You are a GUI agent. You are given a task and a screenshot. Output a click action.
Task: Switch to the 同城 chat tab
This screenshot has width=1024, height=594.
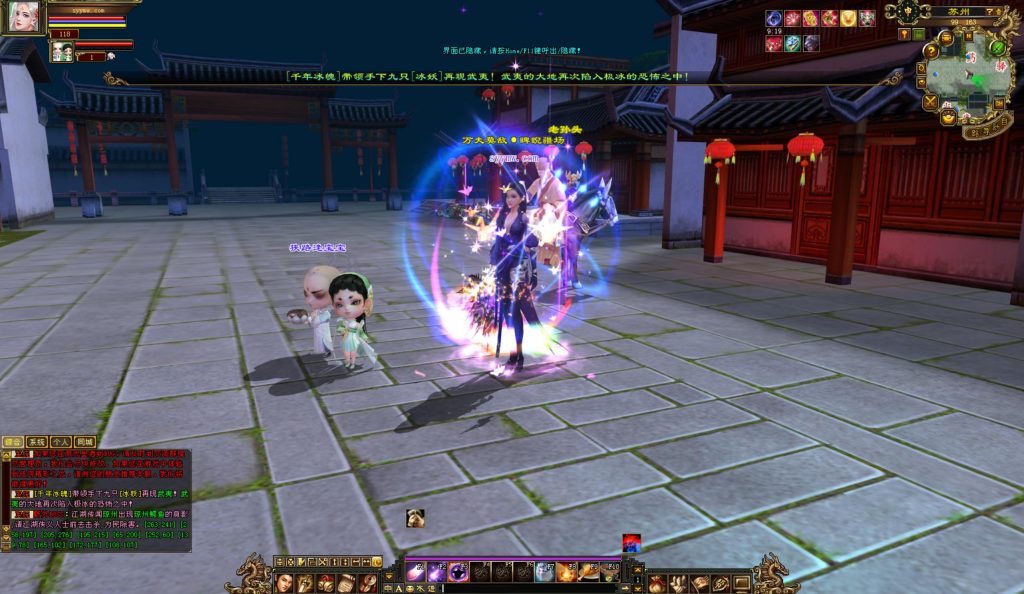pyautogui.click(x=85, y=441)
